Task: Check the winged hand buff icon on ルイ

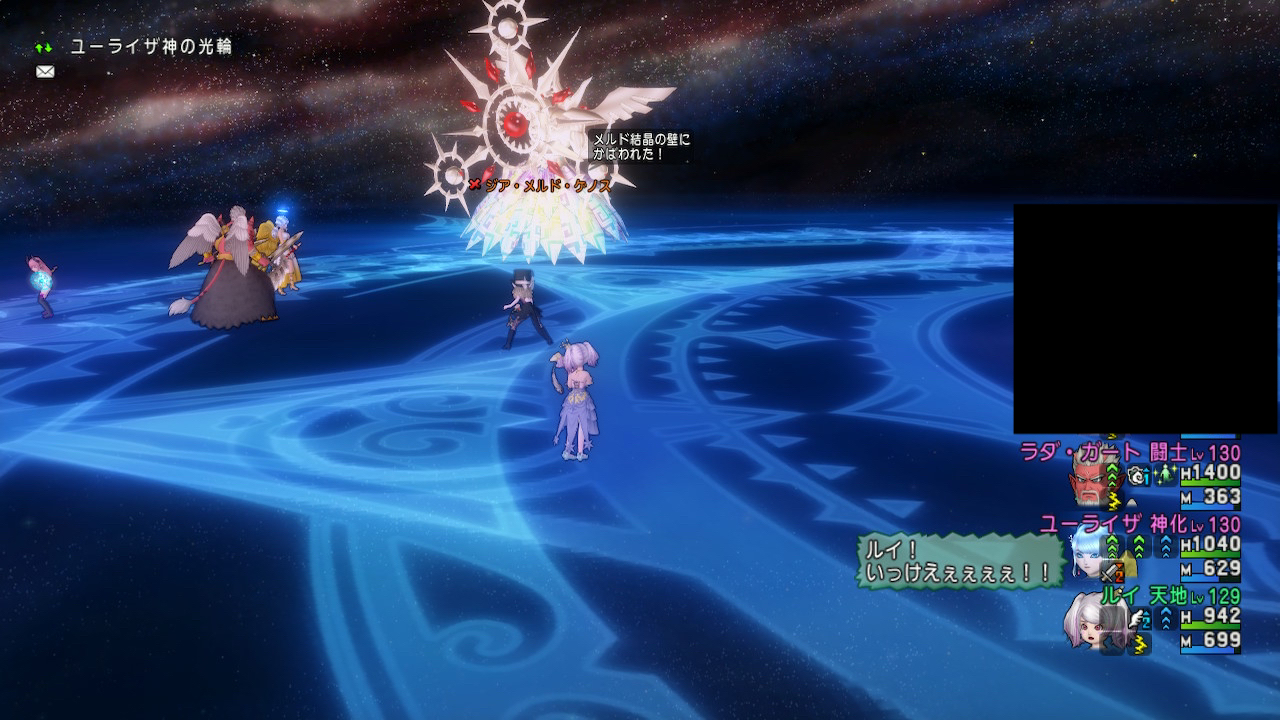Action: (x=1137, y=620)
